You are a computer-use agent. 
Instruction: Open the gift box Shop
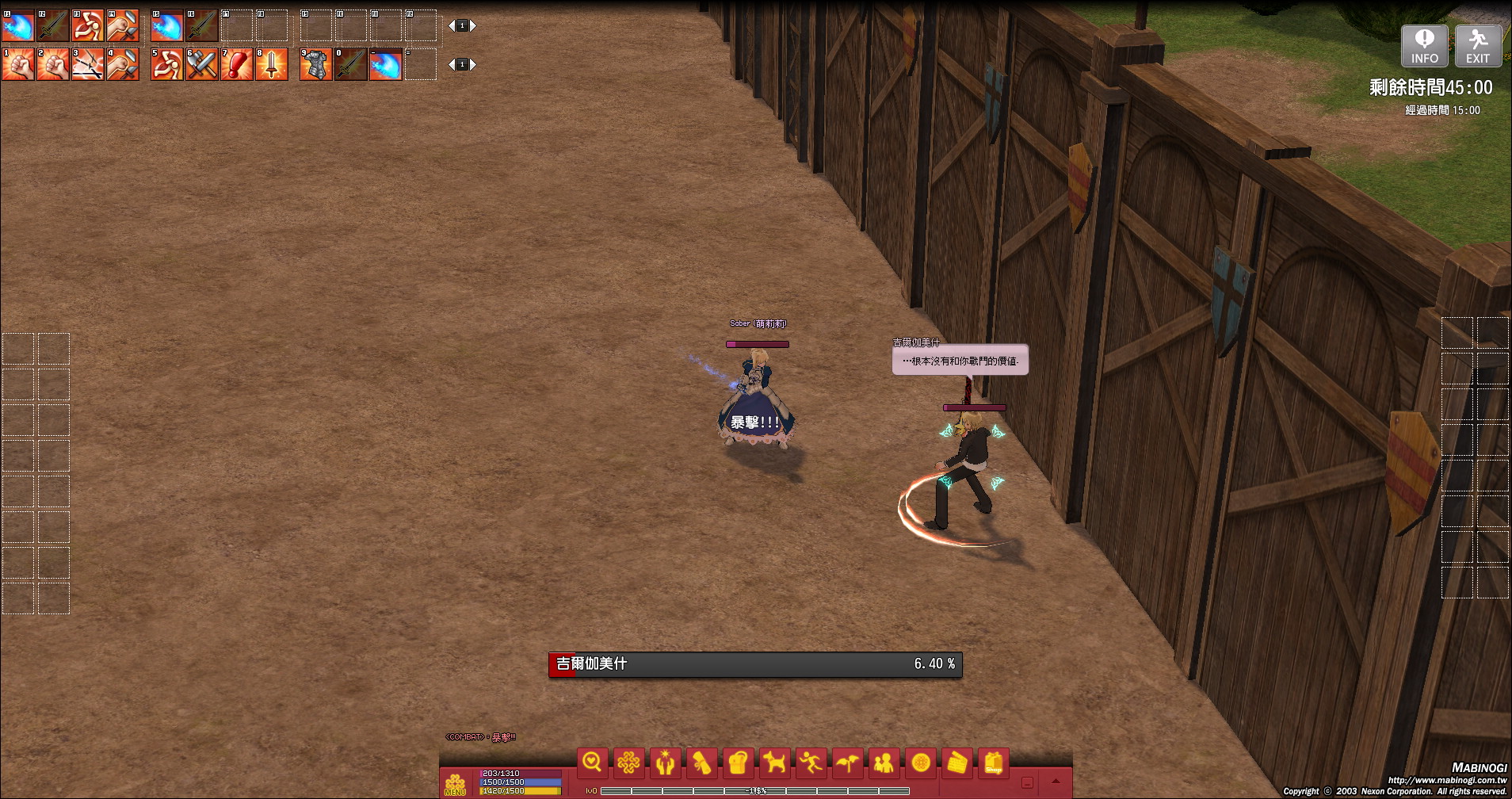993,763
